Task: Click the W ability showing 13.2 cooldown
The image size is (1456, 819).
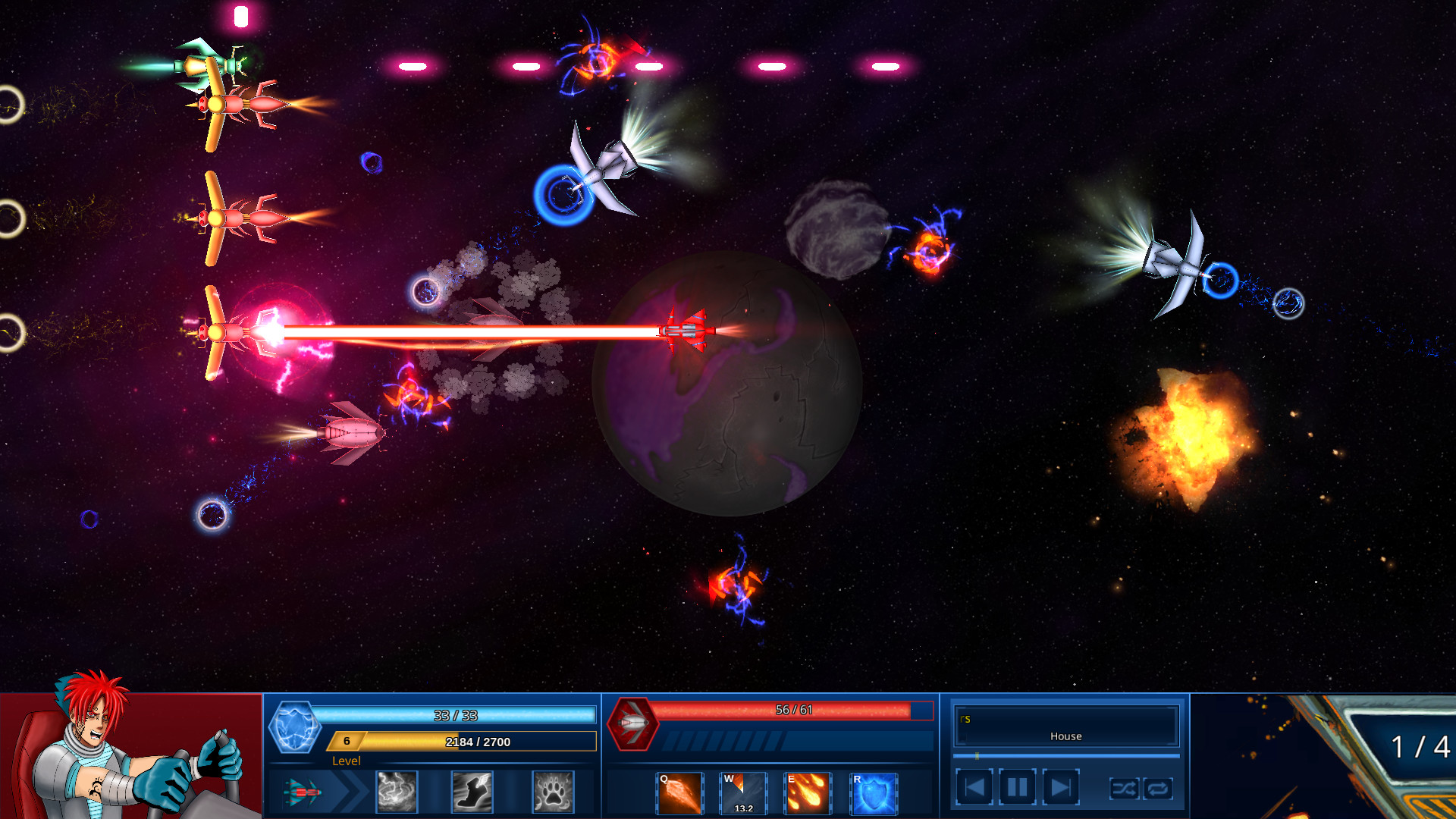Action: pyautogui.click(x=742, y=793)
